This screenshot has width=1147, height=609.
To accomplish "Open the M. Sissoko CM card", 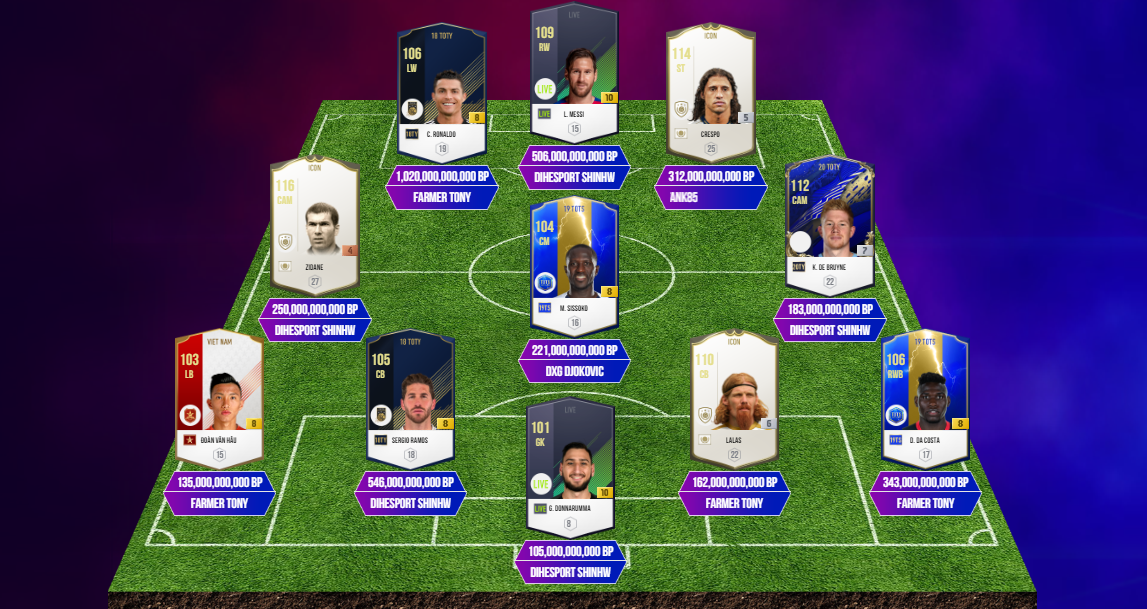I will [x=574, y=262].
